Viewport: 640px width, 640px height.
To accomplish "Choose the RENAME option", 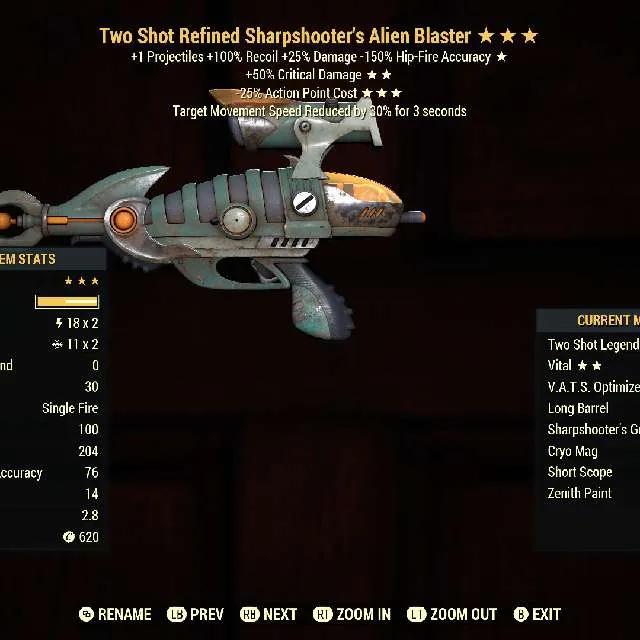I will 115,614.
